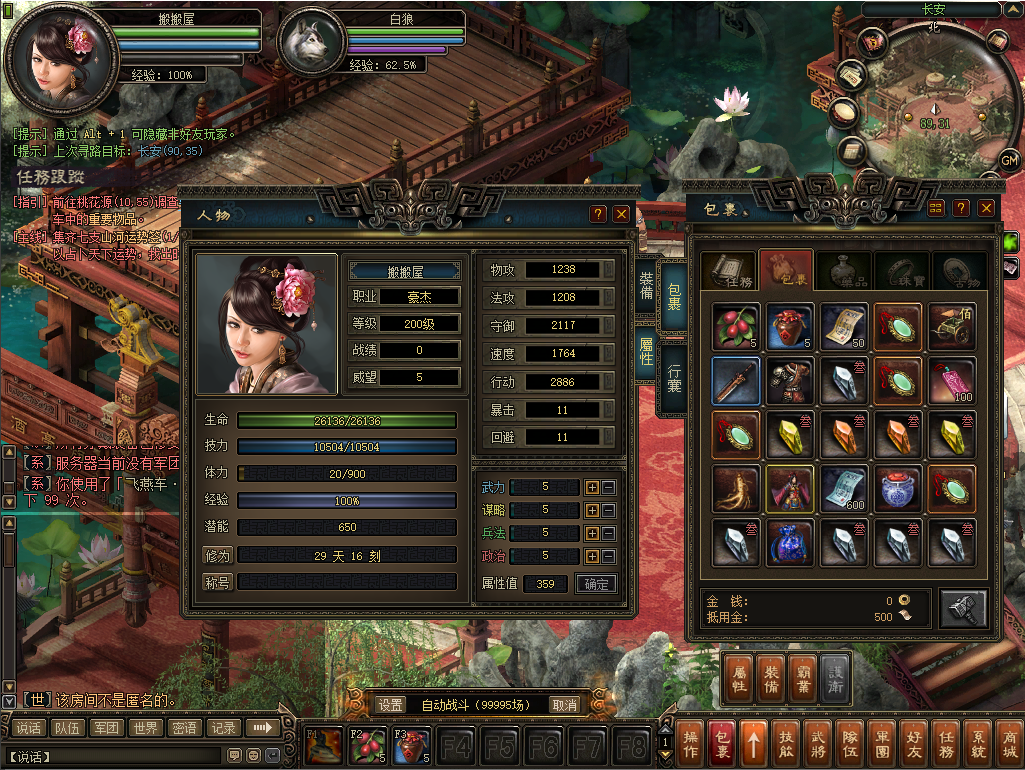Select the red berries item slot
Viewport: 1025px width, 770px height.
(736, 327)
